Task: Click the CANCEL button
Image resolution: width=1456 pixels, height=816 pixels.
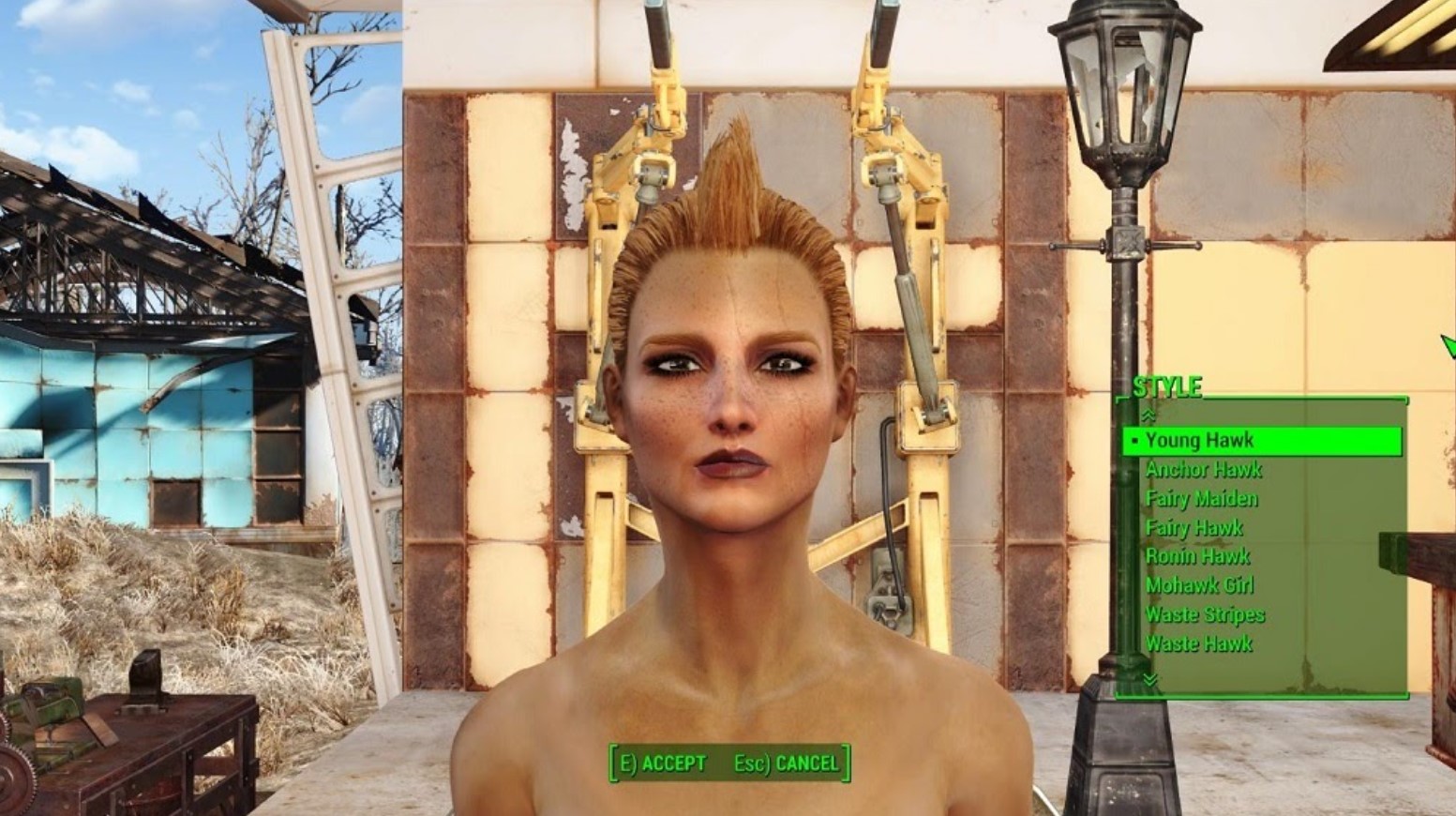Action: (804, 763)
